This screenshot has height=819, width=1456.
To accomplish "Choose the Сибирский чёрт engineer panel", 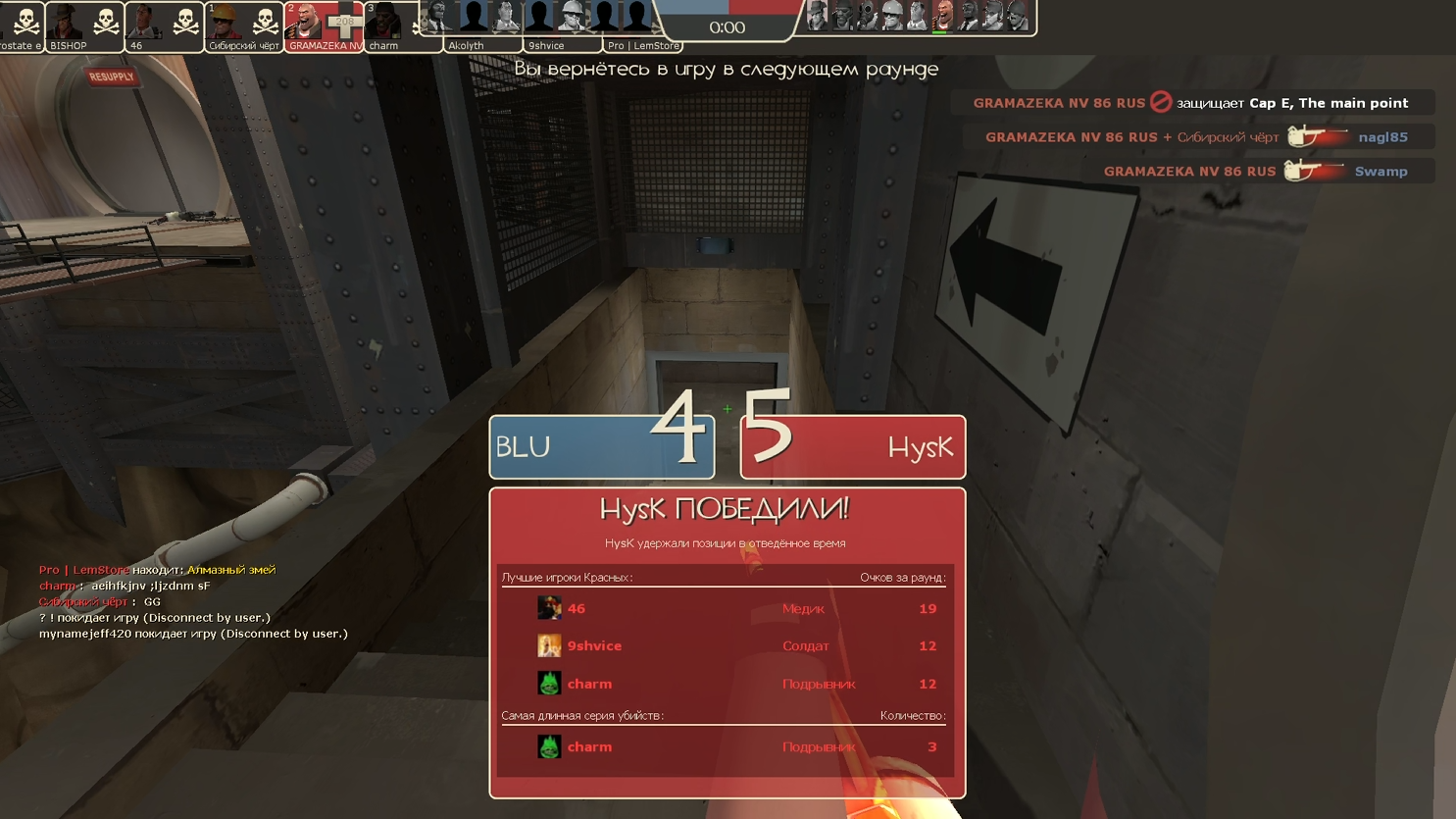I will click(x=244, y=26).
